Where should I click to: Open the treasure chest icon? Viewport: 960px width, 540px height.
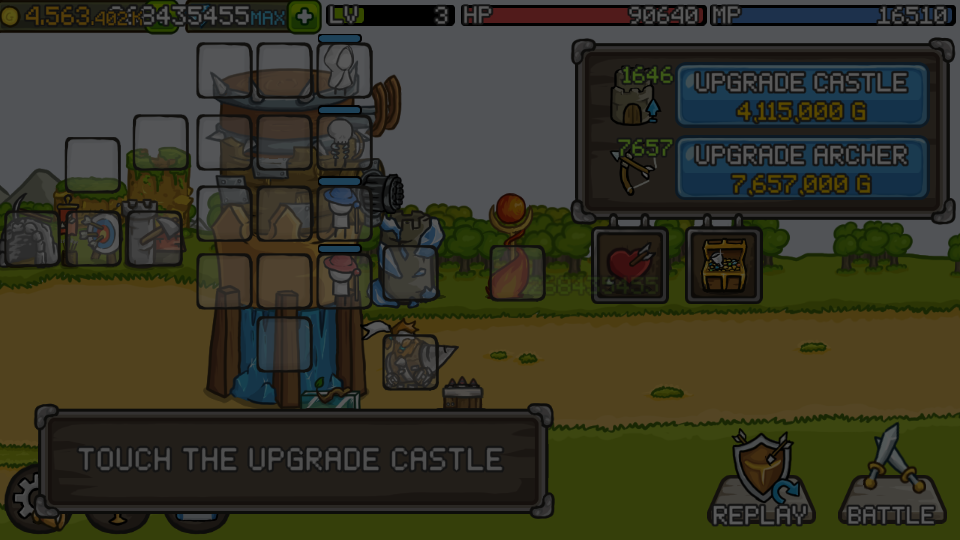tap(723, 266)
